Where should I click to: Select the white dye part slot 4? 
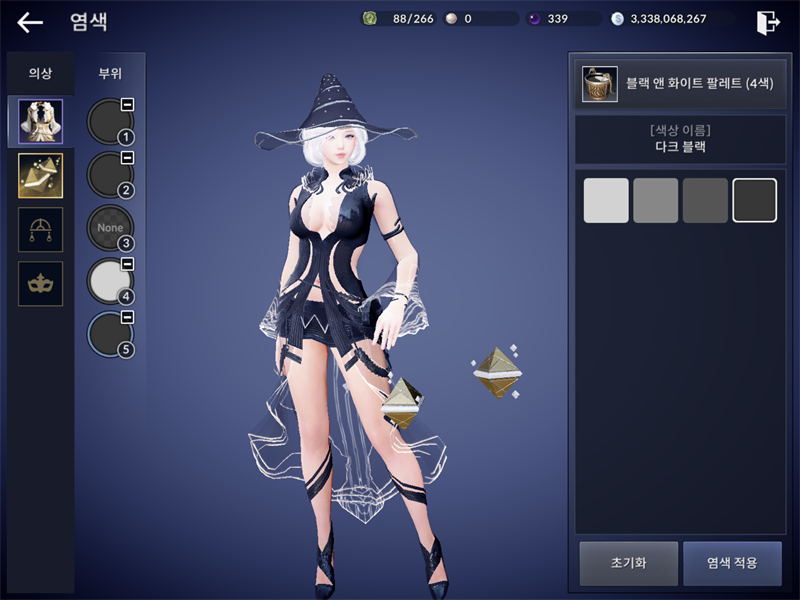click(x=111, y=282)
